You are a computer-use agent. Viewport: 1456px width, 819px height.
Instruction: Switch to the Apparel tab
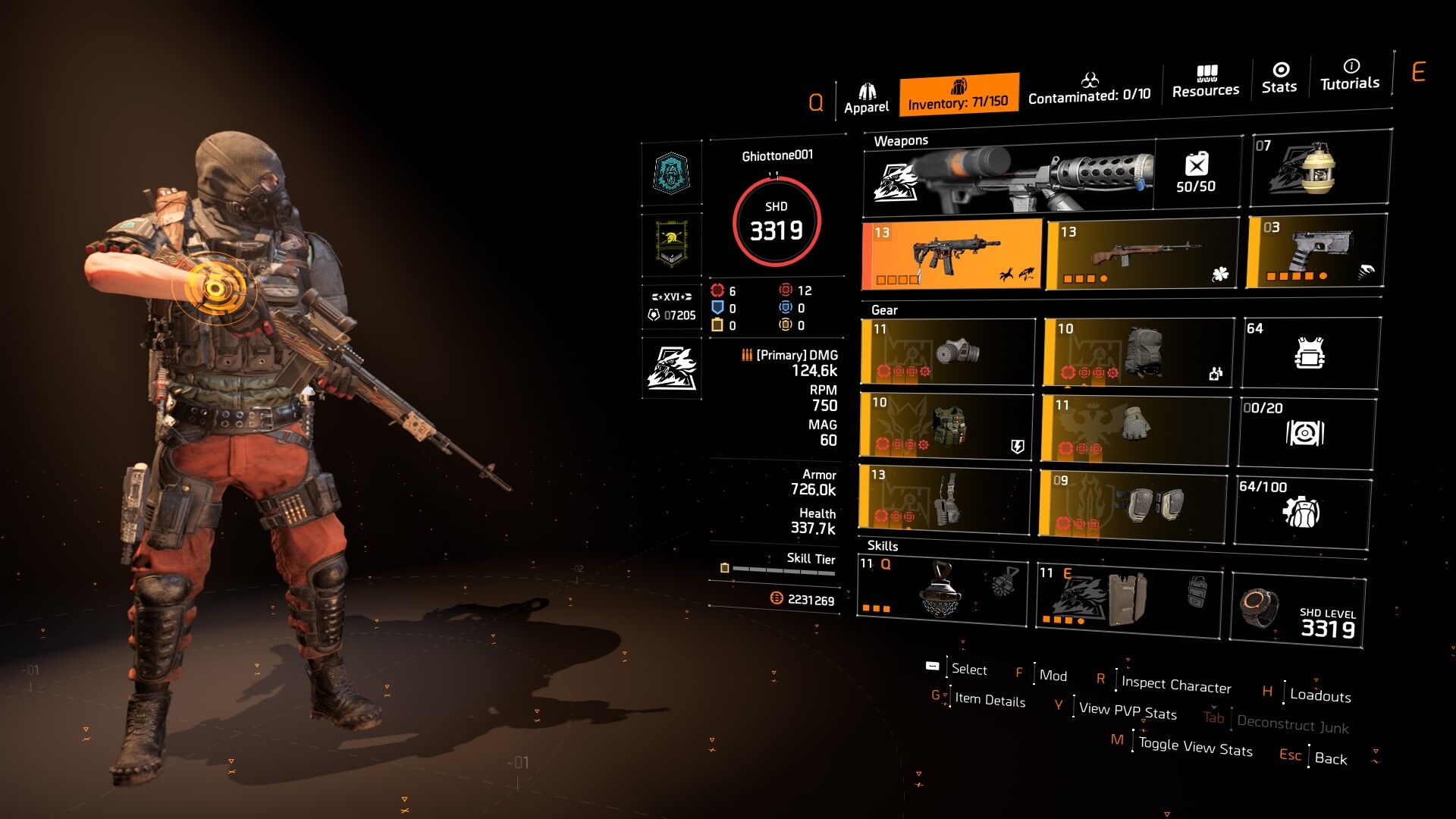[x=866, y=99]
